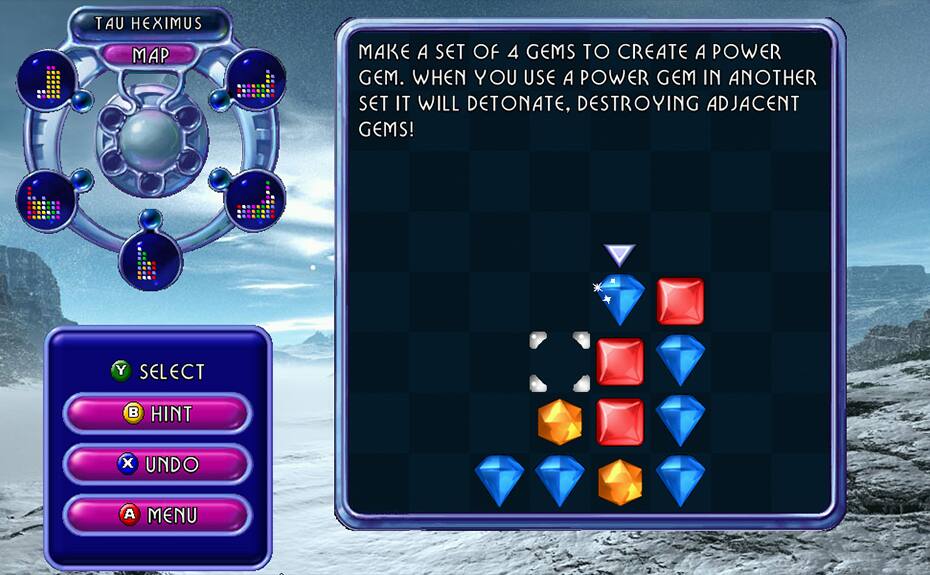Pick the red gem beside the sparkling blue gem
Image resolution: width=930 pixels, height=575 pixels.
point(680,301)
